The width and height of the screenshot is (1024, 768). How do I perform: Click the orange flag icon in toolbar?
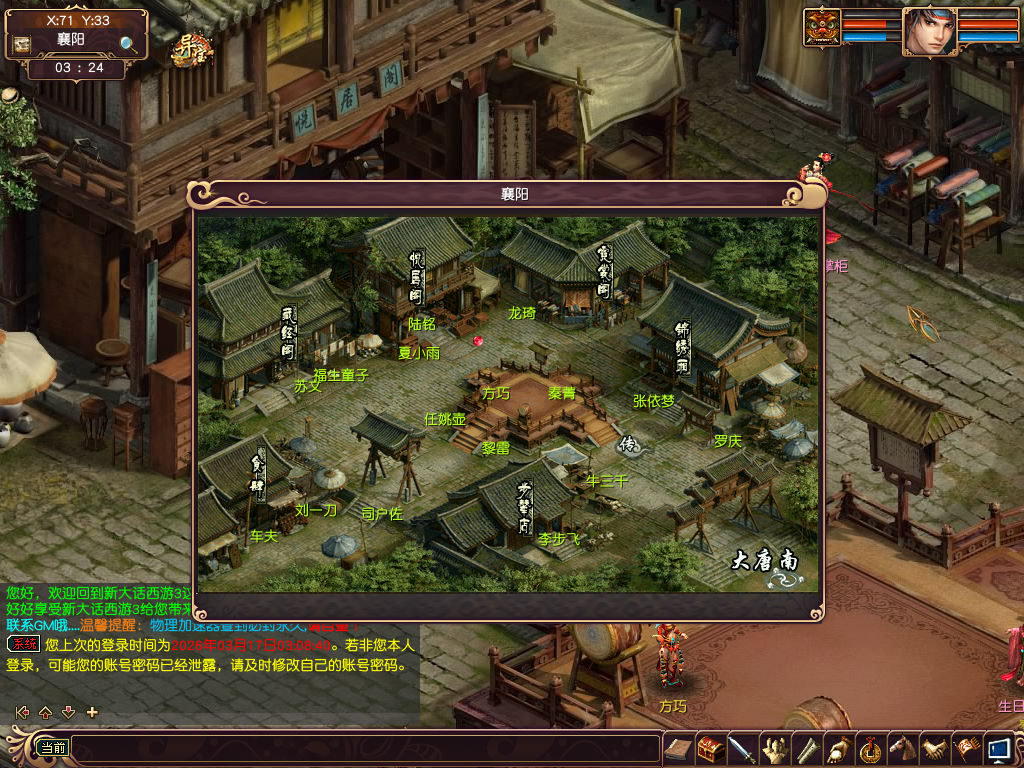tap(966, 749)
